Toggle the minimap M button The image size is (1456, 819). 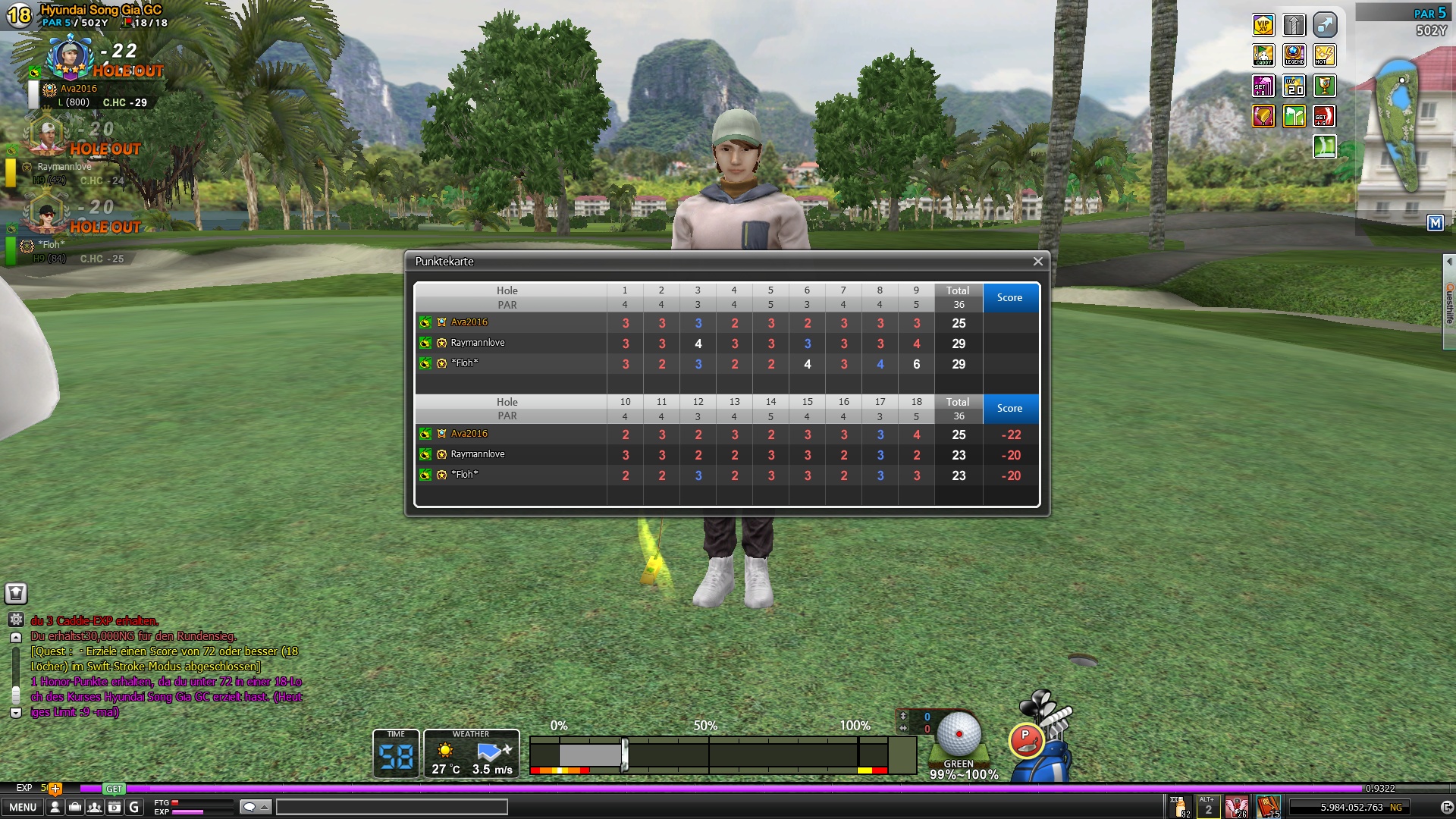click(1435, 223)
